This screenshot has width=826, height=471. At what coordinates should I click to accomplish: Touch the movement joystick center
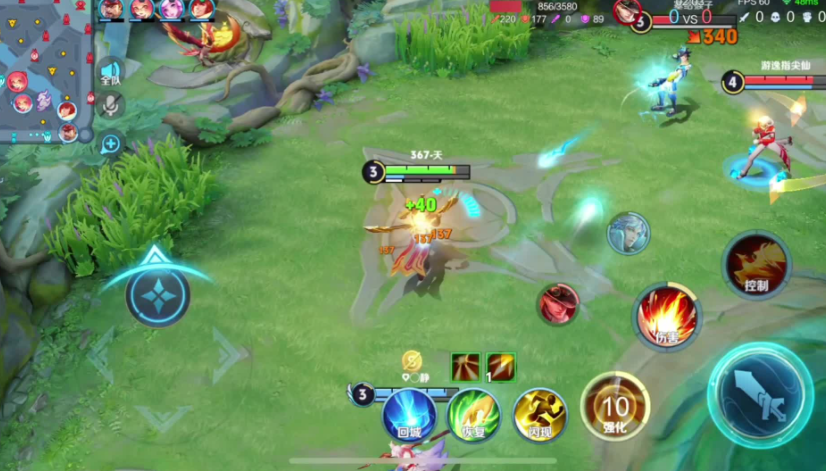click(x=158, y=295)
